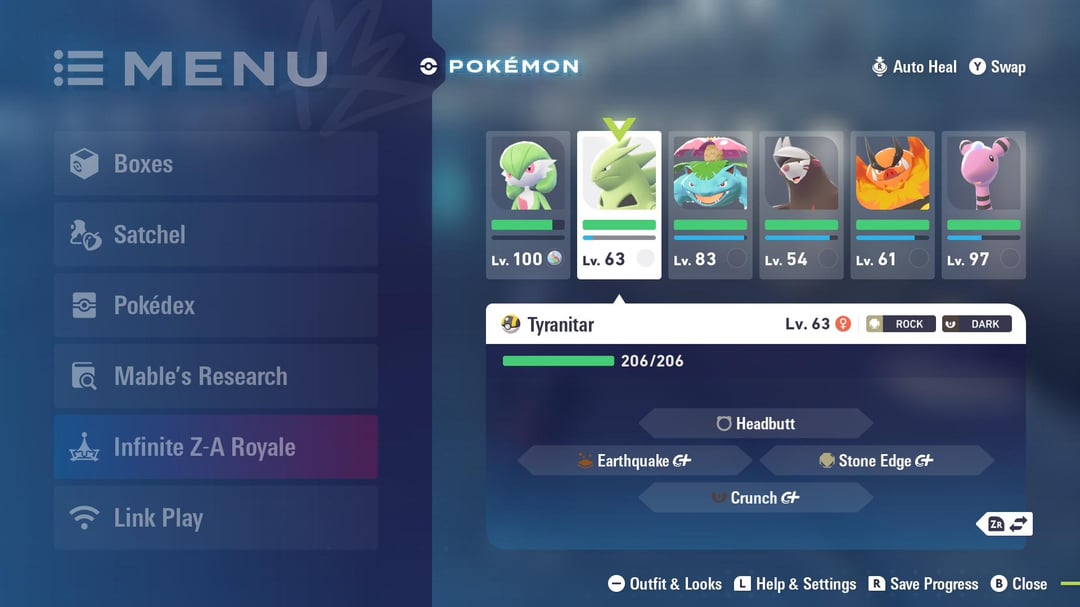Screen dimensions: 1080x607
Task: Close the menu
Action: 1019,584
